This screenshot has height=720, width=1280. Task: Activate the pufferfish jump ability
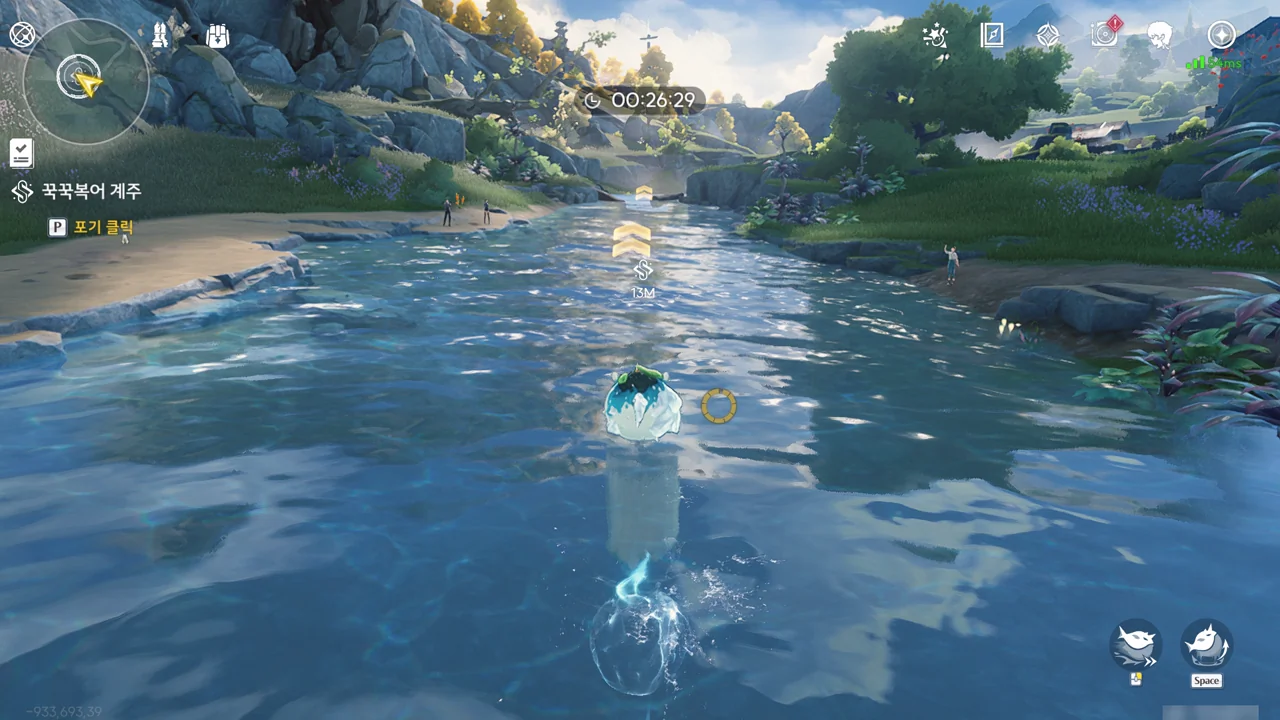coord(1206,645)
